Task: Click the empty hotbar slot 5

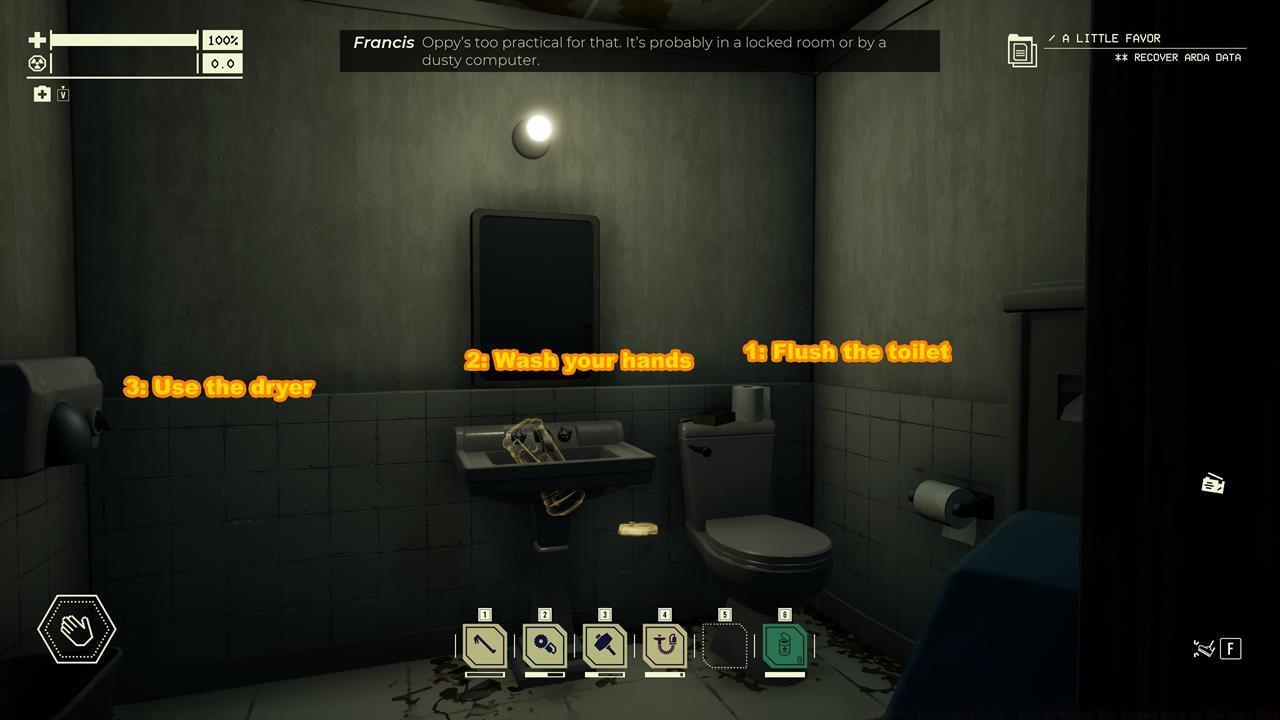Action: 724,646
